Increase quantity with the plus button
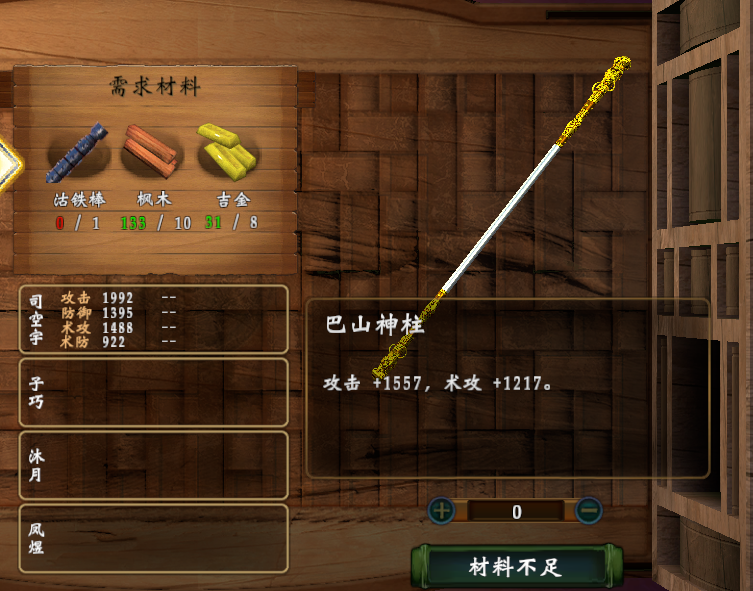Screen dimensions: 753x591 441,511
